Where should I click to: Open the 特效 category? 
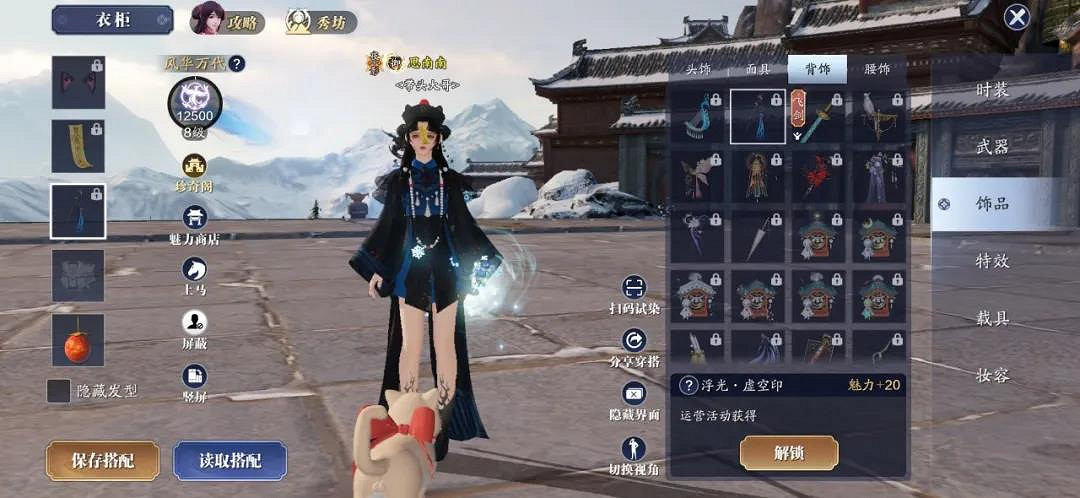point(992,261)
